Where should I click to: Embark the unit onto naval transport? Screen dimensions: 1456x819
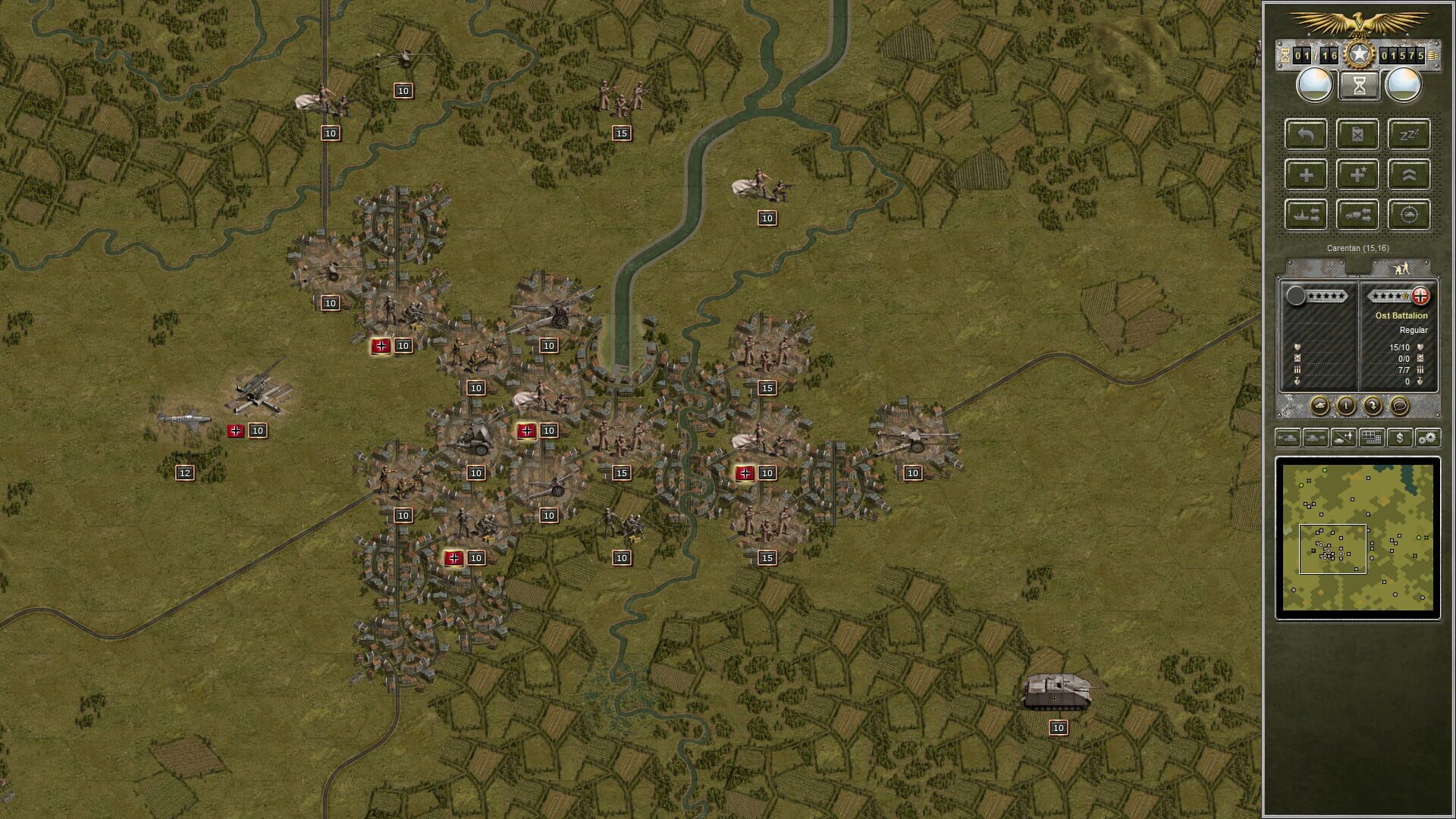[x=1305, y=214]
